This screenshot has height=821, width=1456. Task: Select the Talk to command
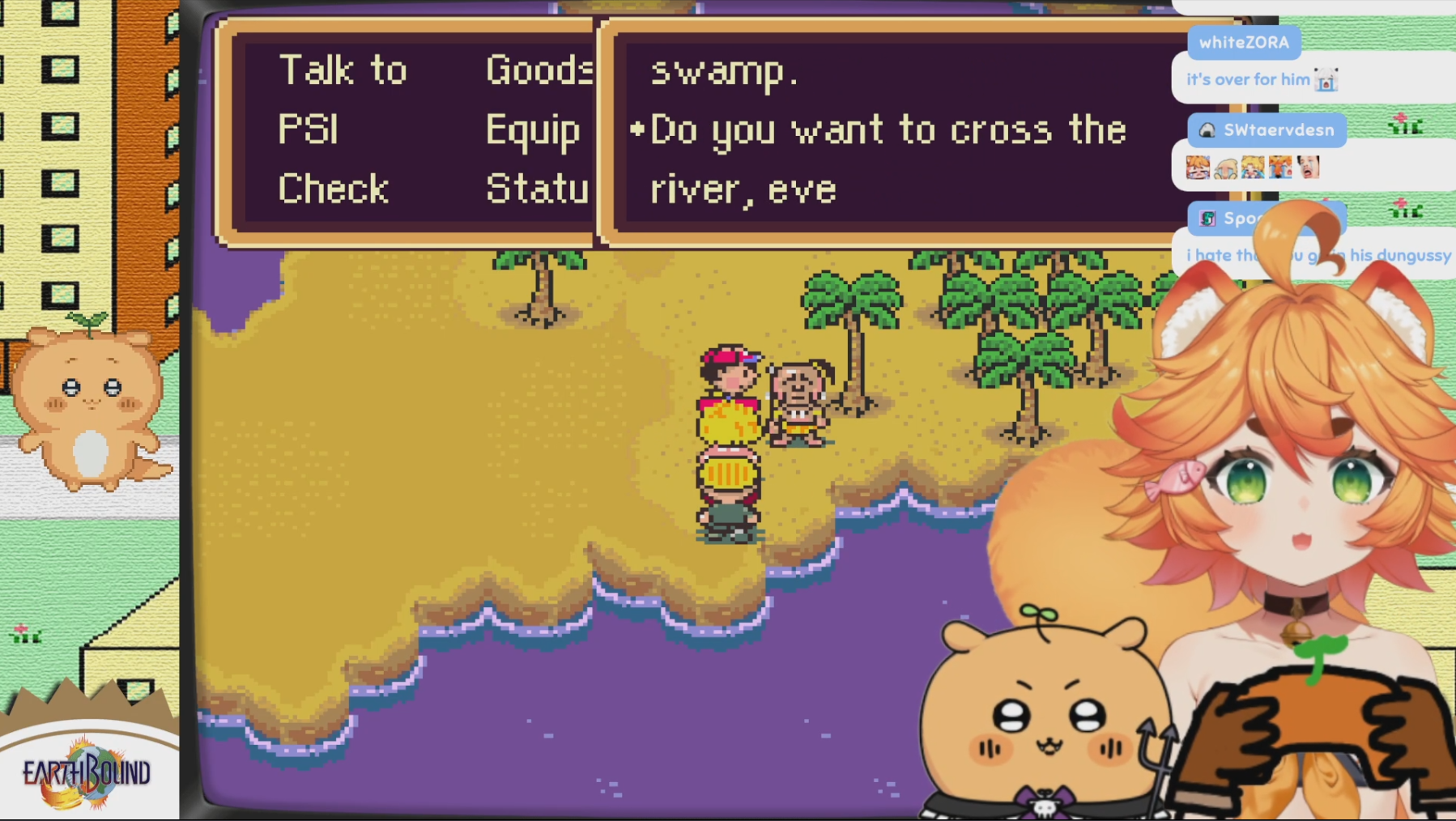pos(343,70)
